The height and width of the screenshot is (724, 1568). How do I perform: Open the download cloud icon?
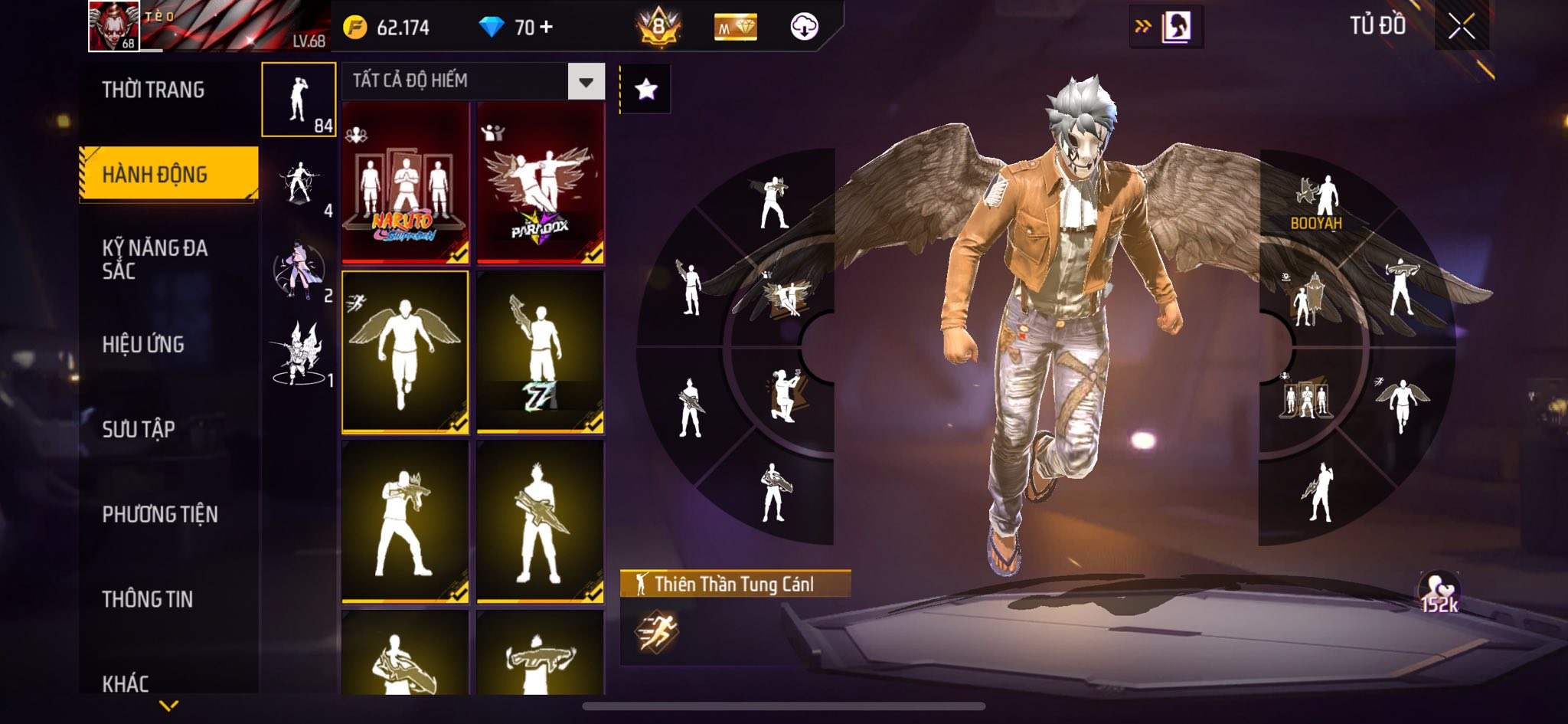coord(804,27)
